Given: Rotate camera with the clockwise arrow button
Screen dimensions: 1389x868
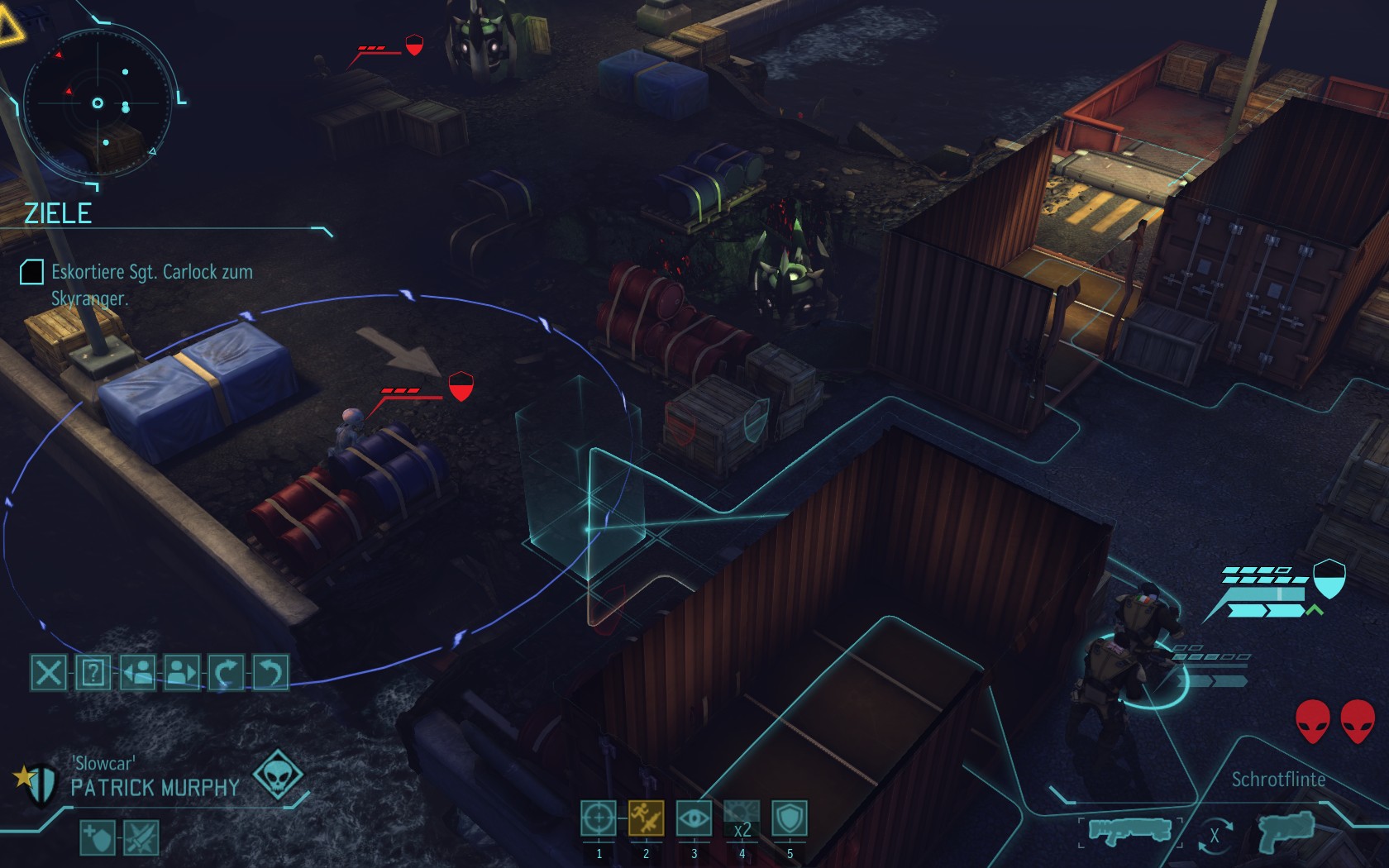Looking at the screenshot, I should tap(226, 672).
